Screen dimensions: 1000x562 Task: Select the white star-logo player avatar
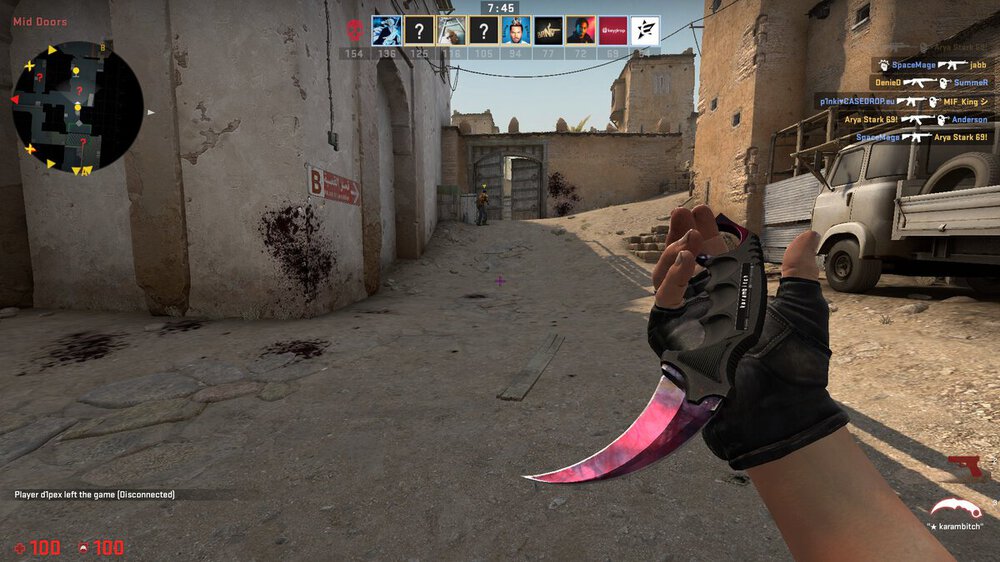[x=645, y=30]
